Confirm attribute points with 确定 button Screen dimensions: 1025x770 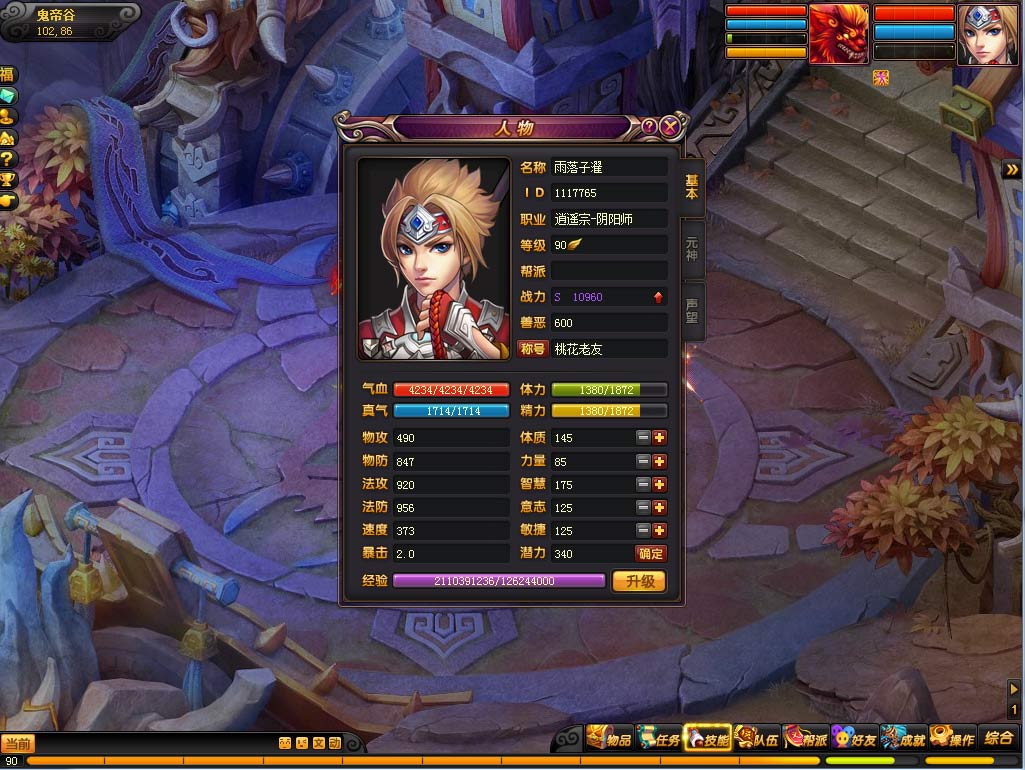(650, 554)
